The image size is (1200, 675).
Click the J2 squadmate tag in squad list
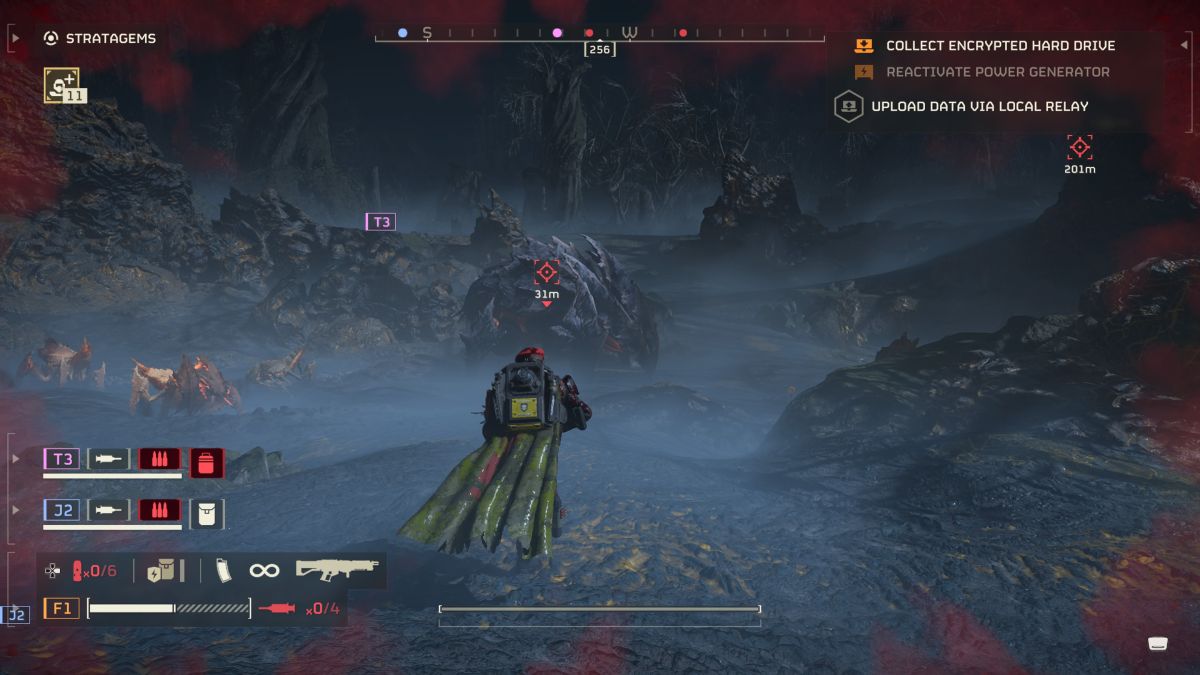click(x=61, y=510)
